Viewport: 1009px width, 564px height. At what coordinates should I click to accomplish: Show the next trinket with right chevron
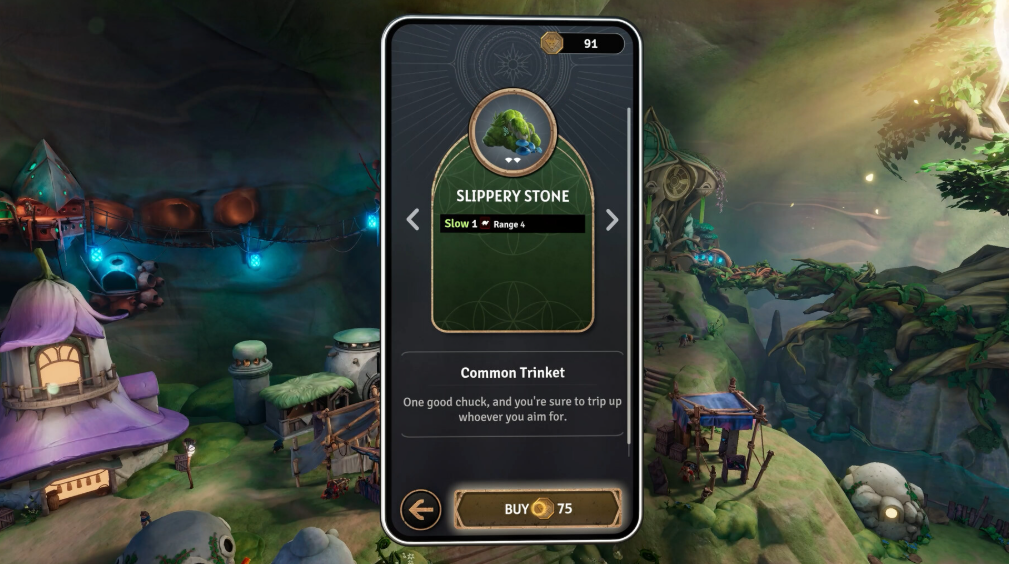point(612,221)
